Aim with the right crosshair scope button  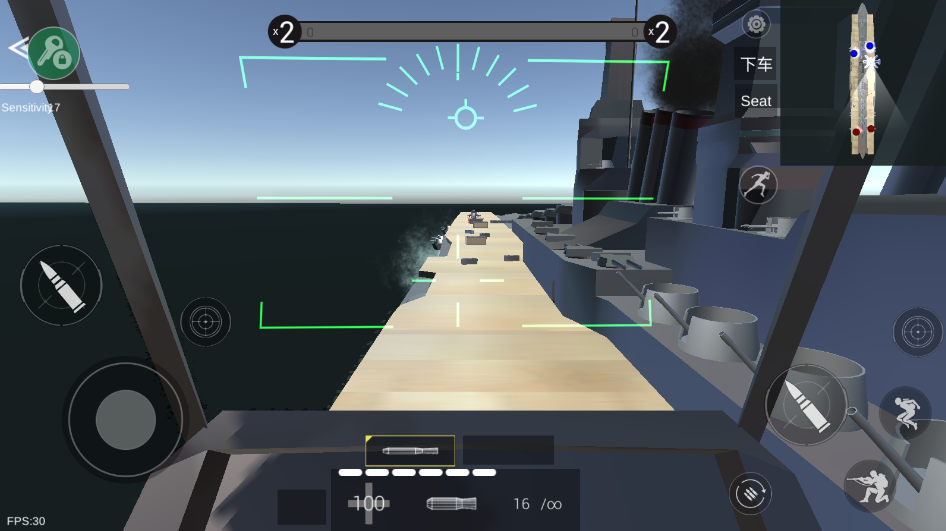917,332
